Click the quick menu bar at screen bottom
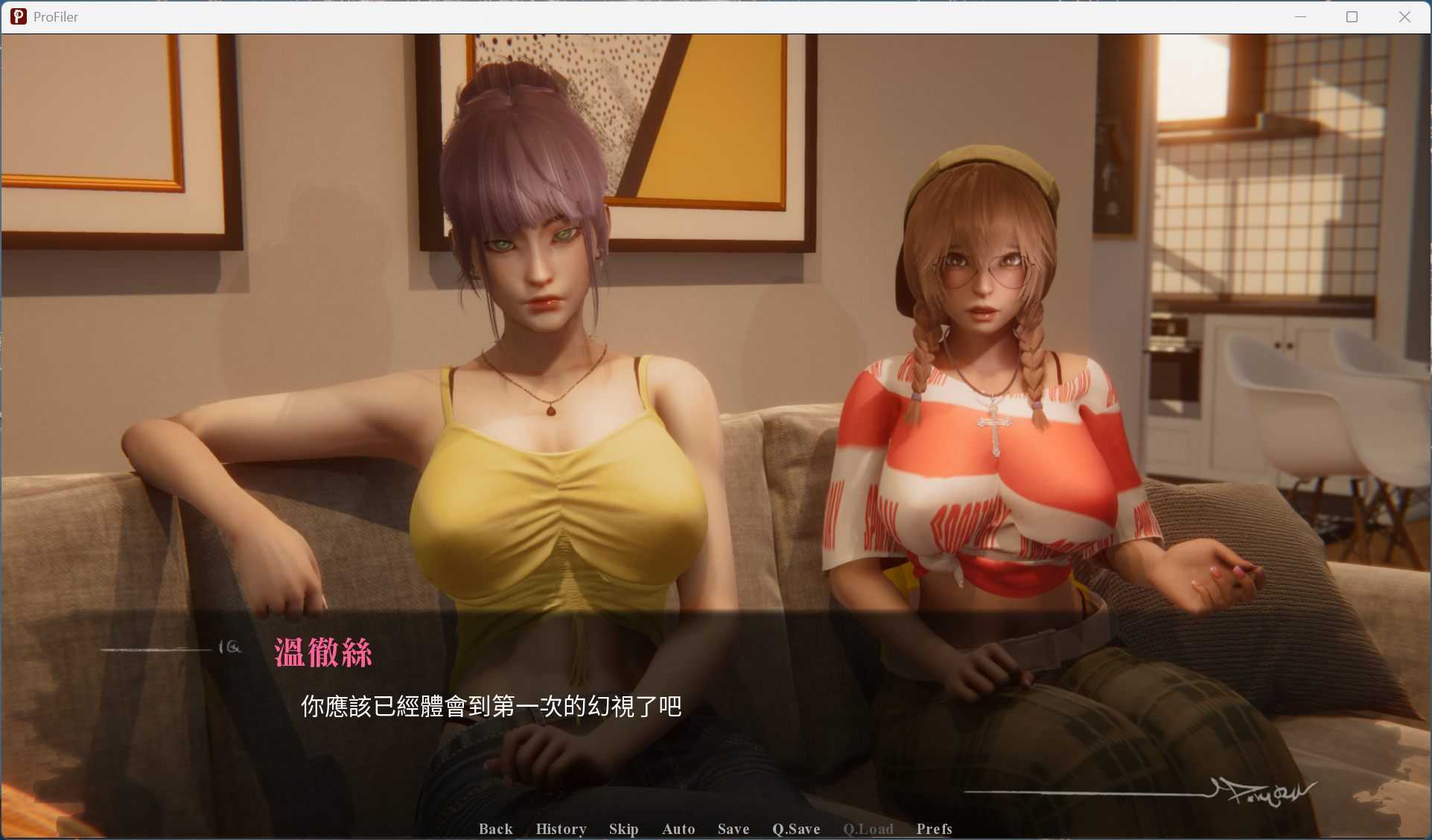1432x840 pixels. (x=715, y=829)
